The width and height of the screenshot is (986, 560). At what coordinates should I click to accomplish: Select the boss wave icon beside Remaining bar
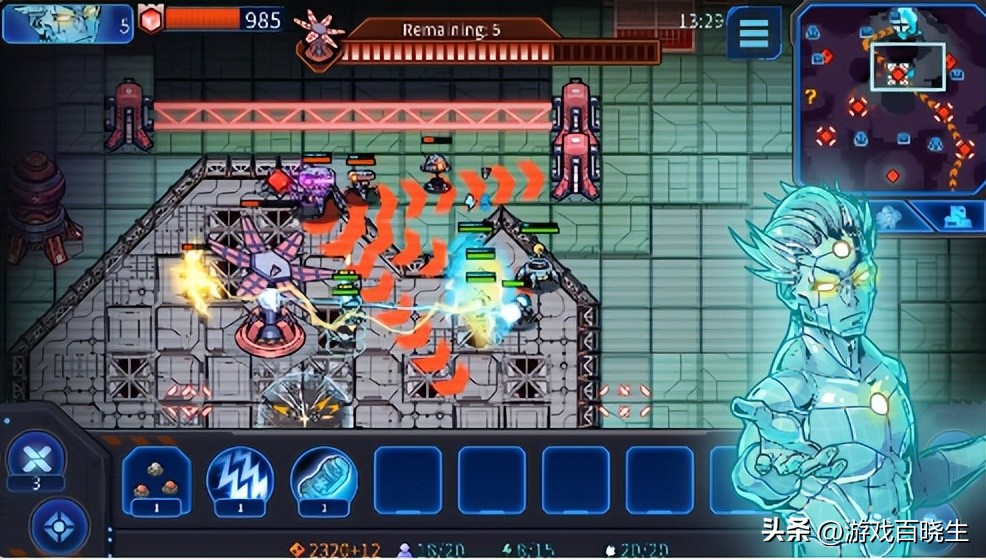click(320, 40)
